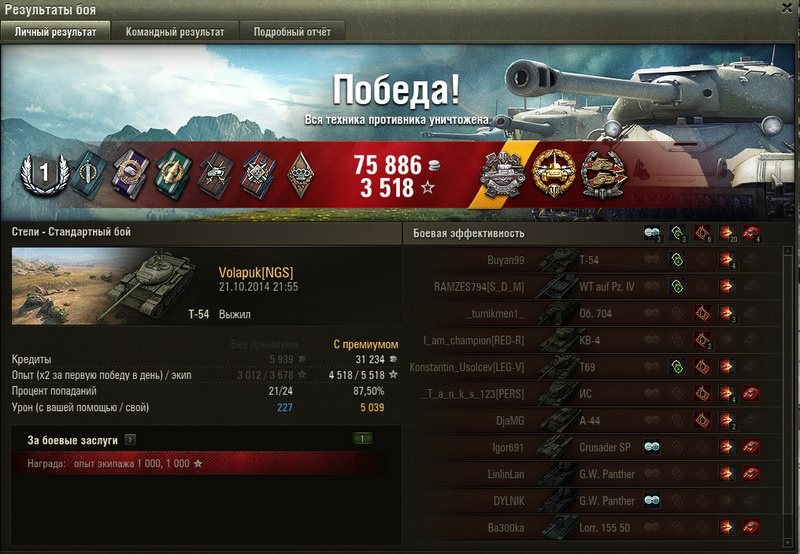This screenshot has width=800, height=554.
Task: Select the Buyan99 T-54 row
Action: coord(600,260)
